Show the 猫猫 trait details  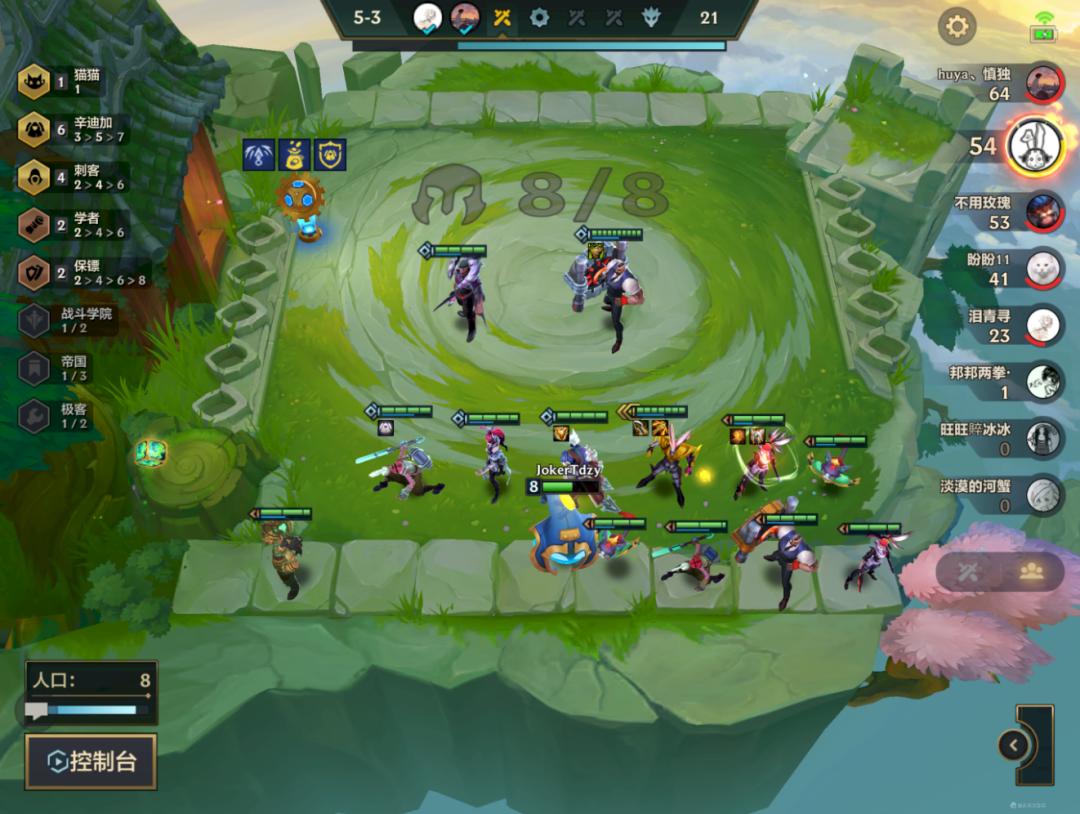tap(35, 81)
